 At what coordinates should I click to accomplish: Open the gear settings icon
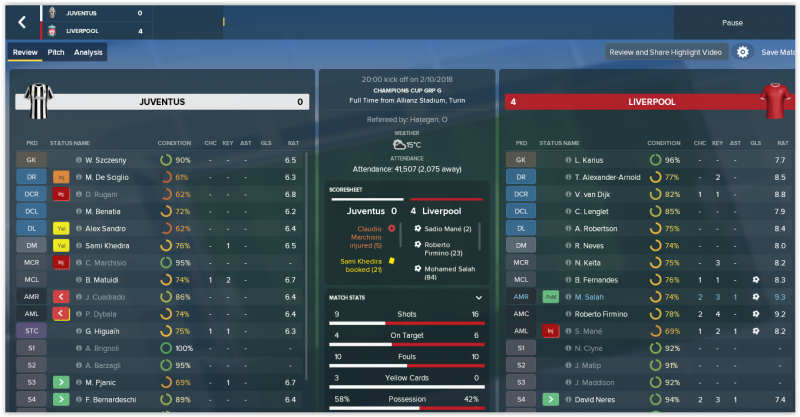(x=743, y=52)
